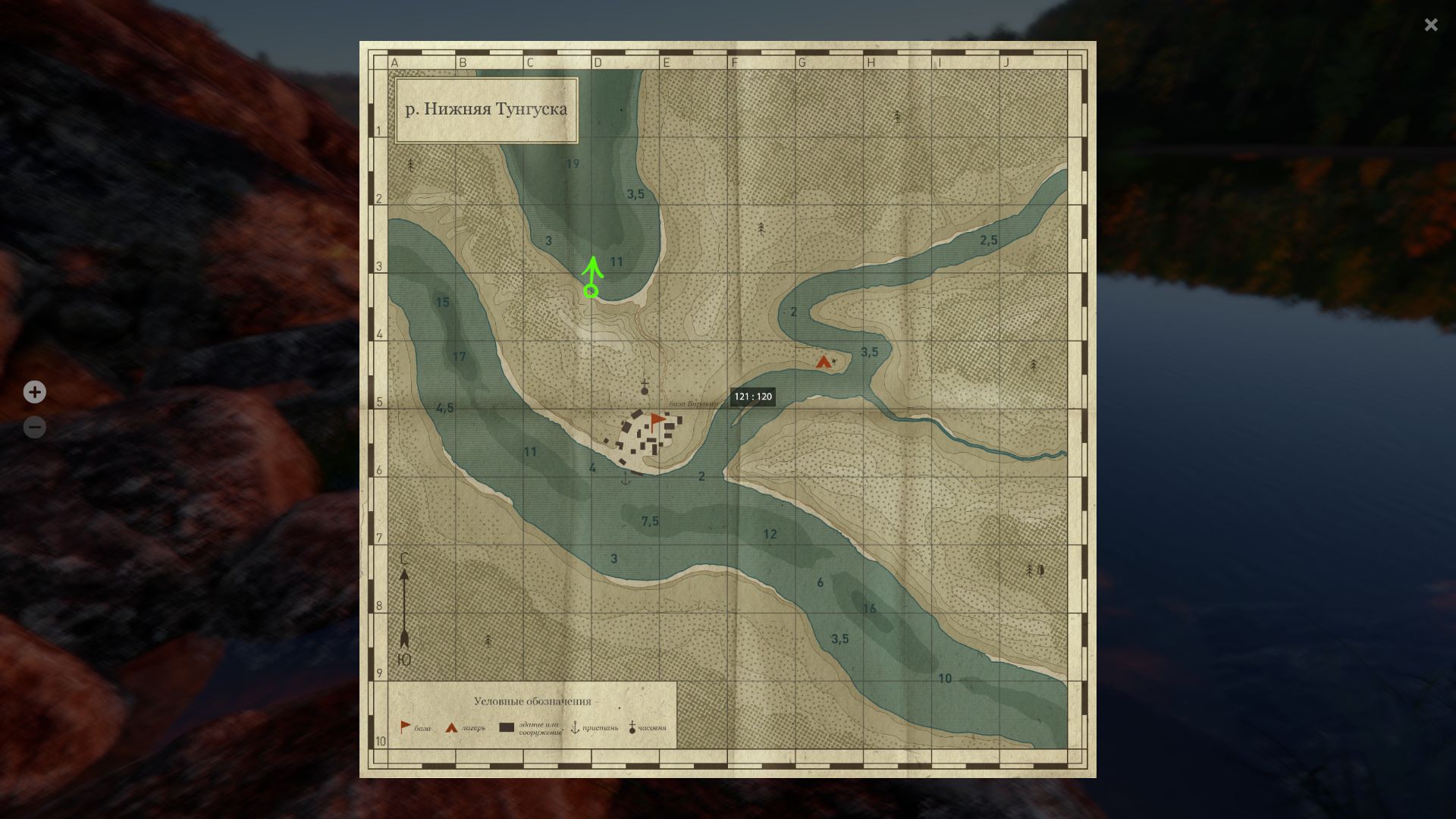Click the часовня icon in the legend
The image size is (1456, 819).
pyautogui.click(x=632, y=726)
